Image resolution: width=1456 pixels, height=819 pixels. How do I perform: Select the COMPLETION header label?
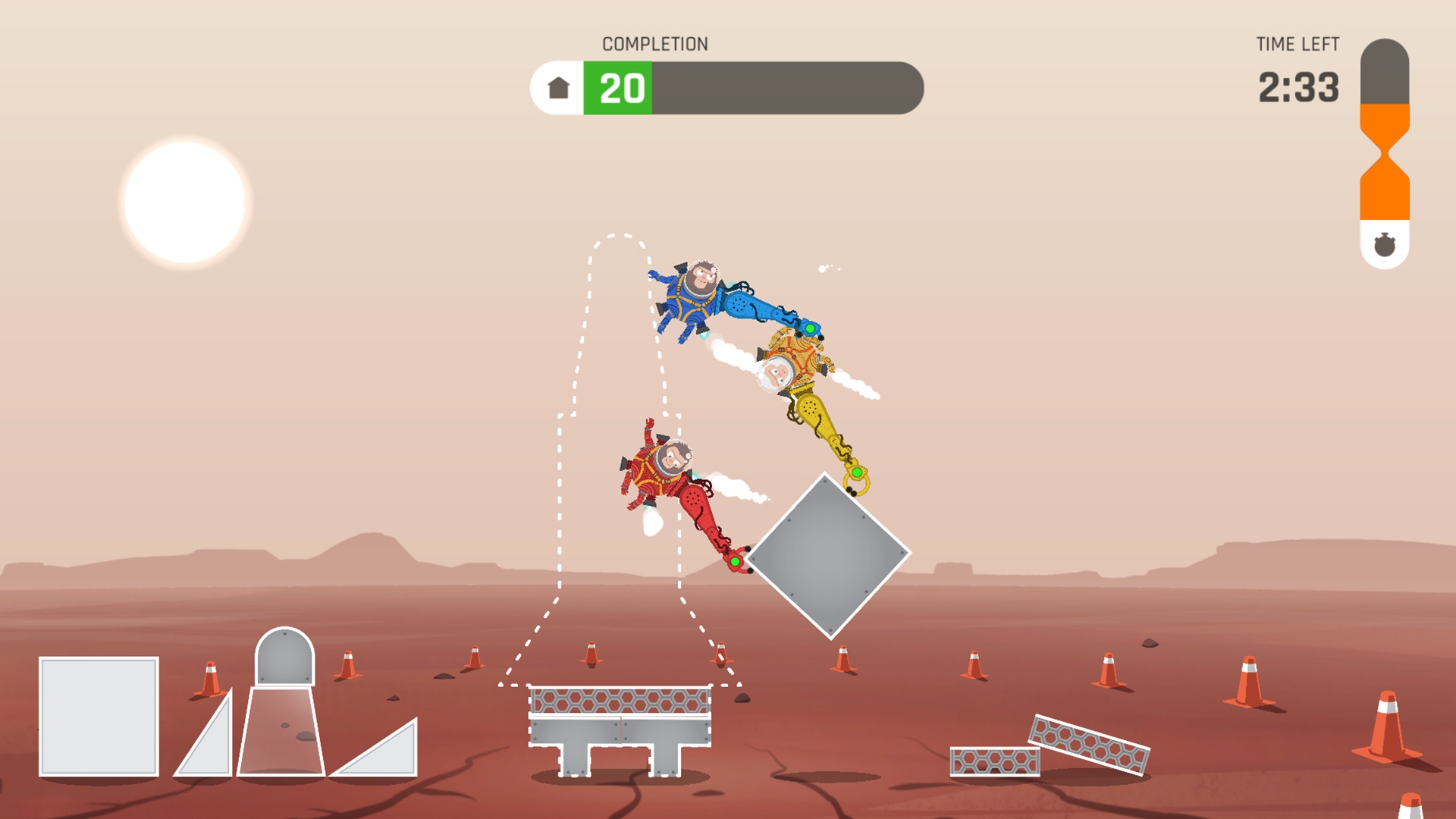tap(655, 44)
